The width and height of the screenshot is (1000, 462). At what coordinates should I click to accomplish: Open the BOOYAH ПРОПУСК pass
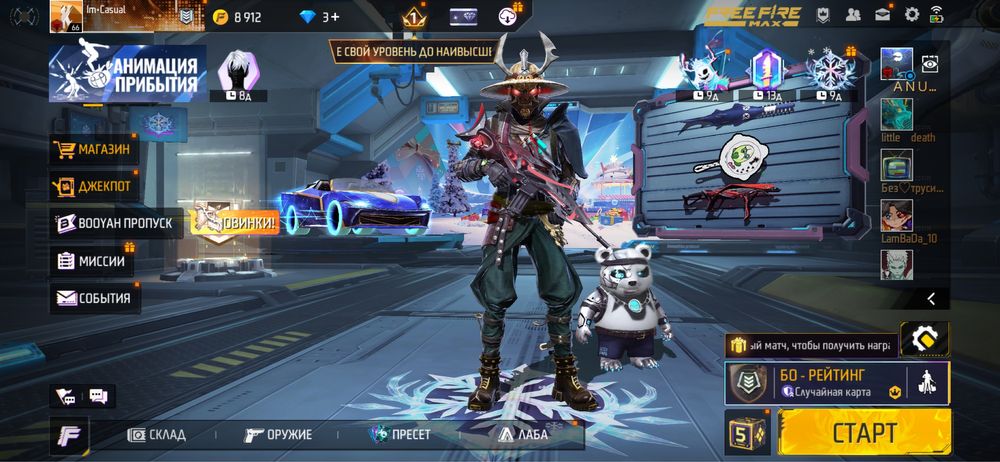pyautogui.click(x=115, y=223)
